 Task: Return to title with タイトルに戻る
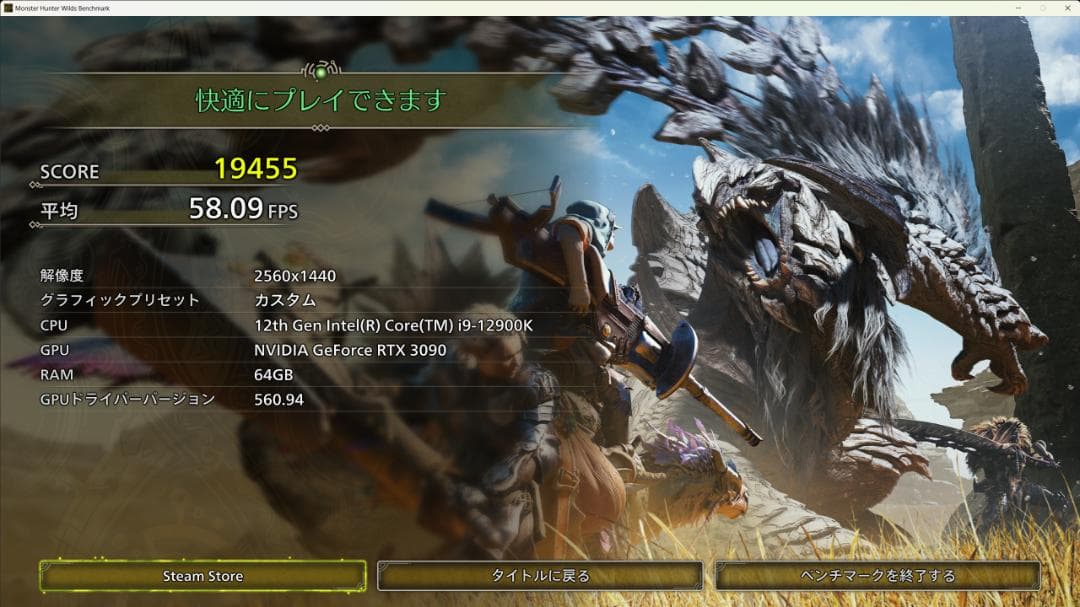pyautogui.click(x=540, y=576)
